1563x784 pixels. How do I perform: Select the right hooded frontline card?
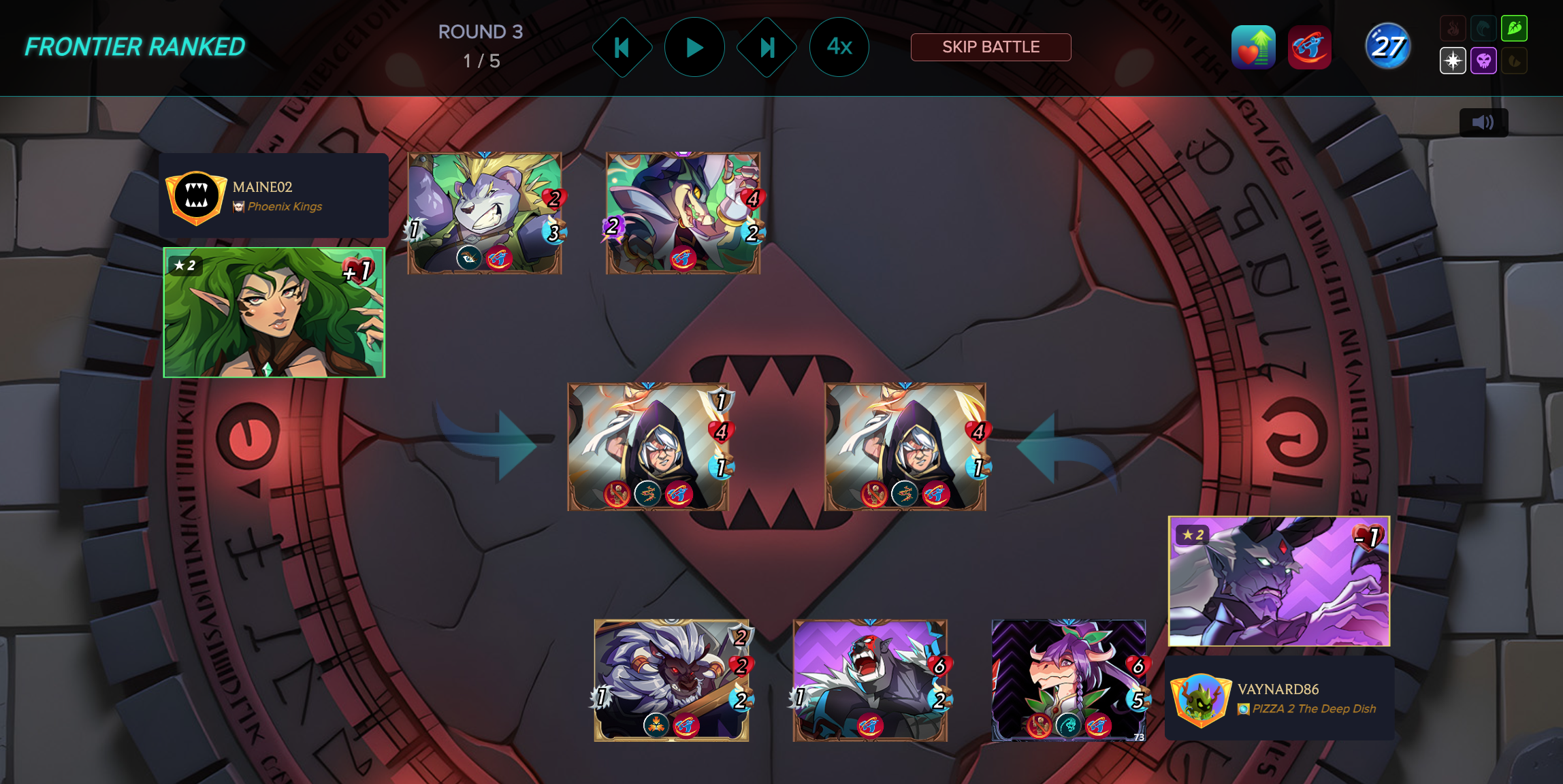click(905, 446)
